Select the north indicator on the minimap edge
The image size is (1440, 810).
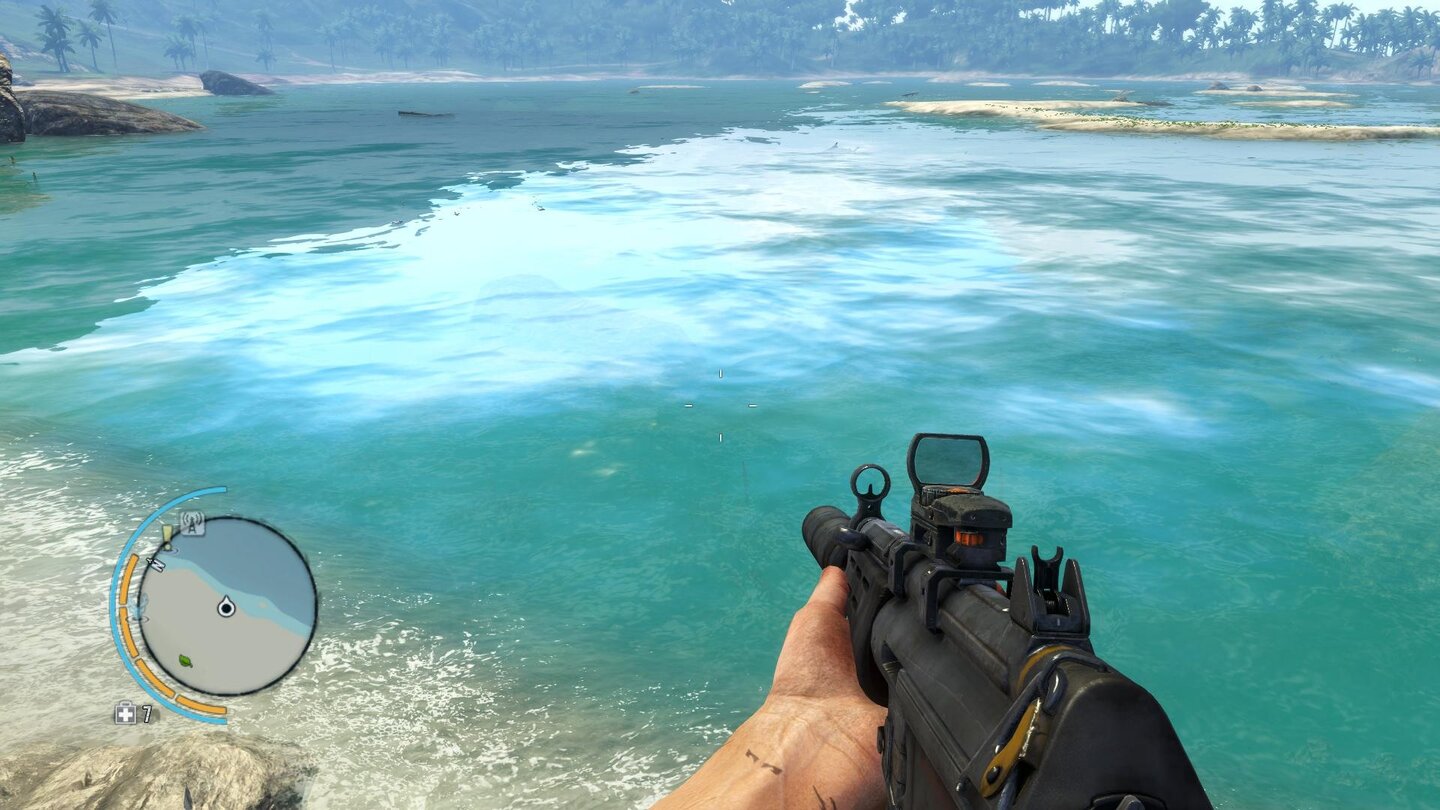coord(158,563)
